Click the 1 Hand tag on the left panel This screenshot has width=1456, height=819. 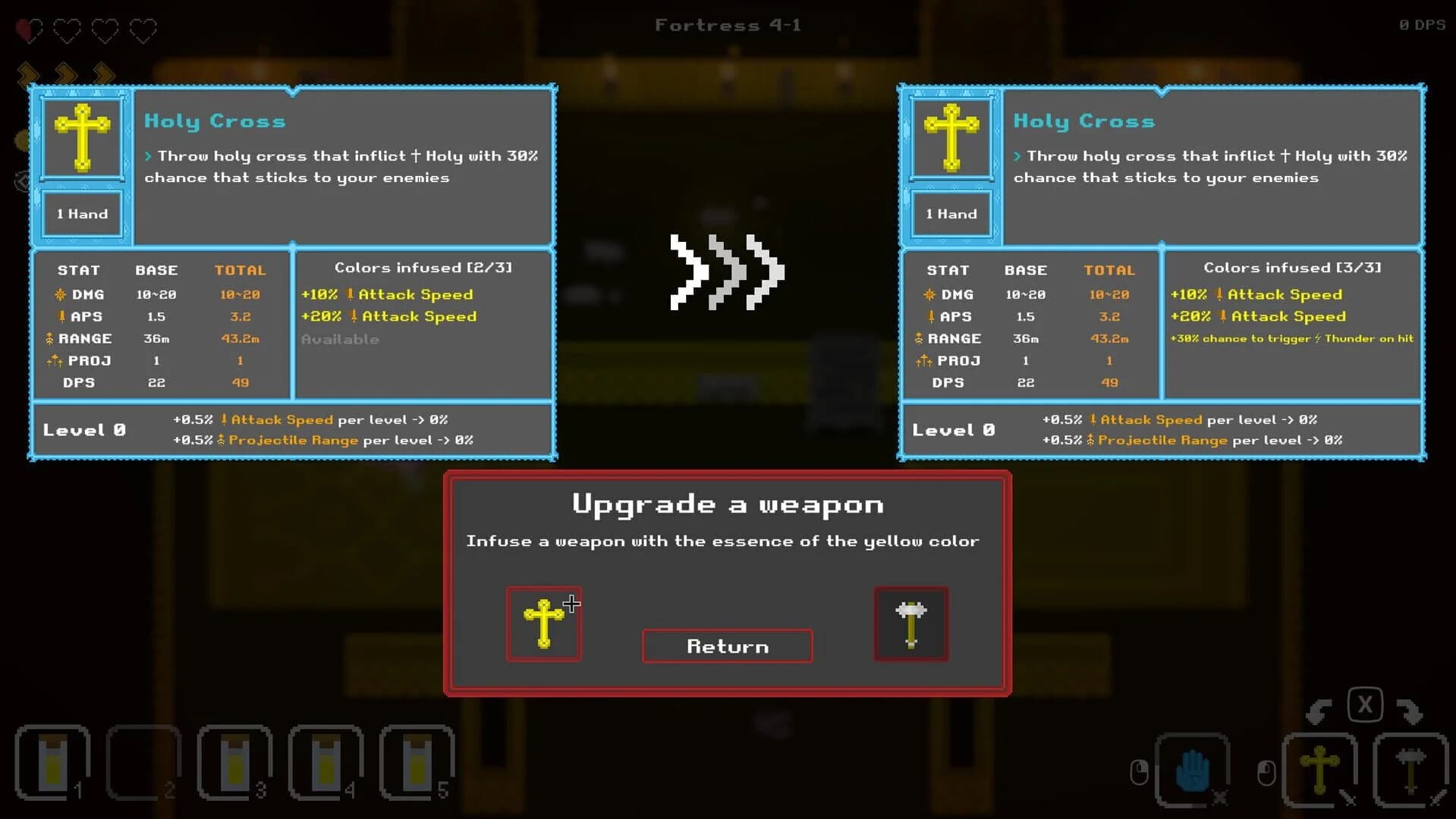(x=82, y=213)
